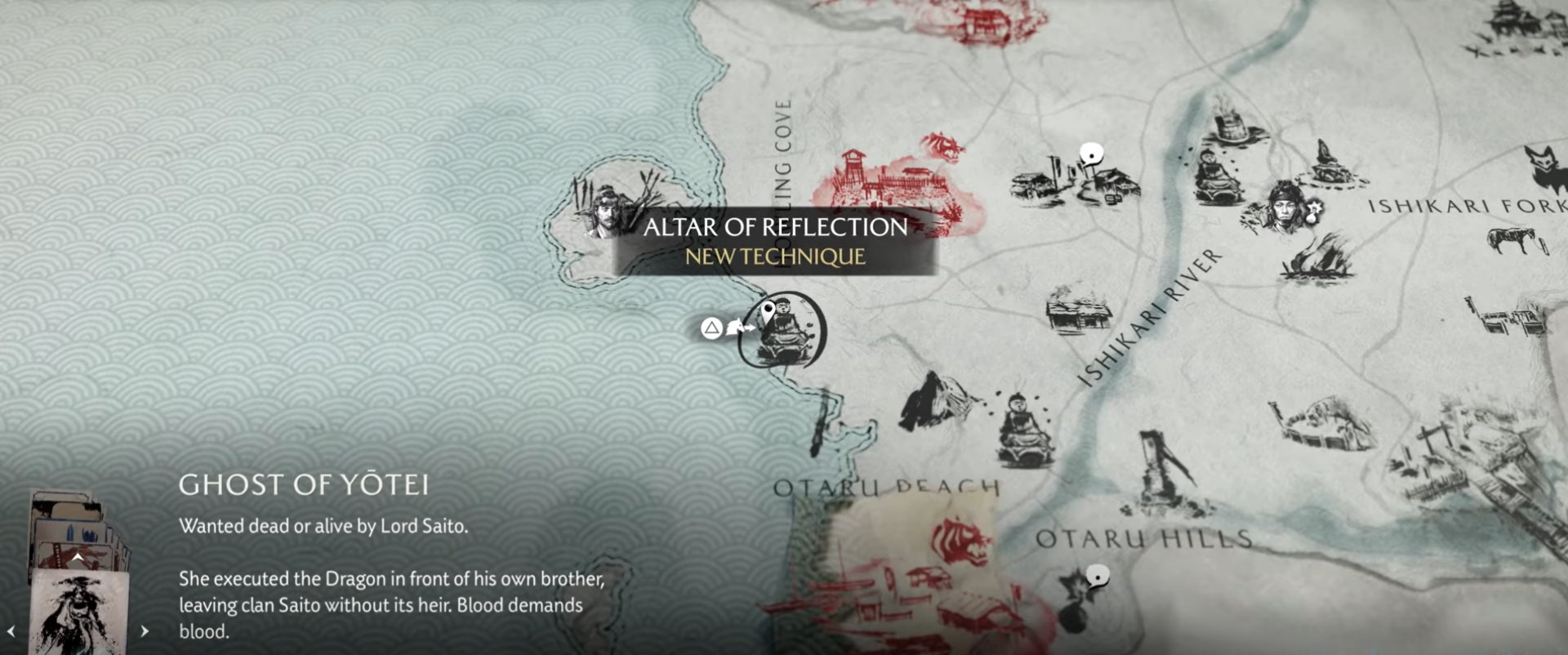Open the Ghost of Yōtei wanted card
The width and height of the screenshot is (1568, 655).
pyautogui.click(x=78, y=613)
